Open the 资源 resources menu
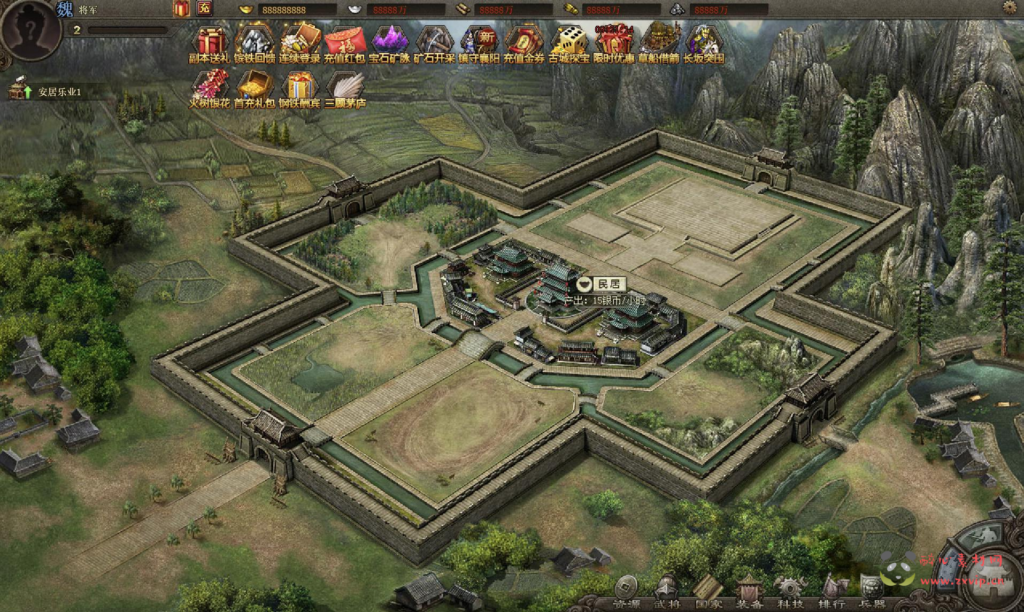Image resolution: width=1024 pixels, height=612 pixels. 627,591
